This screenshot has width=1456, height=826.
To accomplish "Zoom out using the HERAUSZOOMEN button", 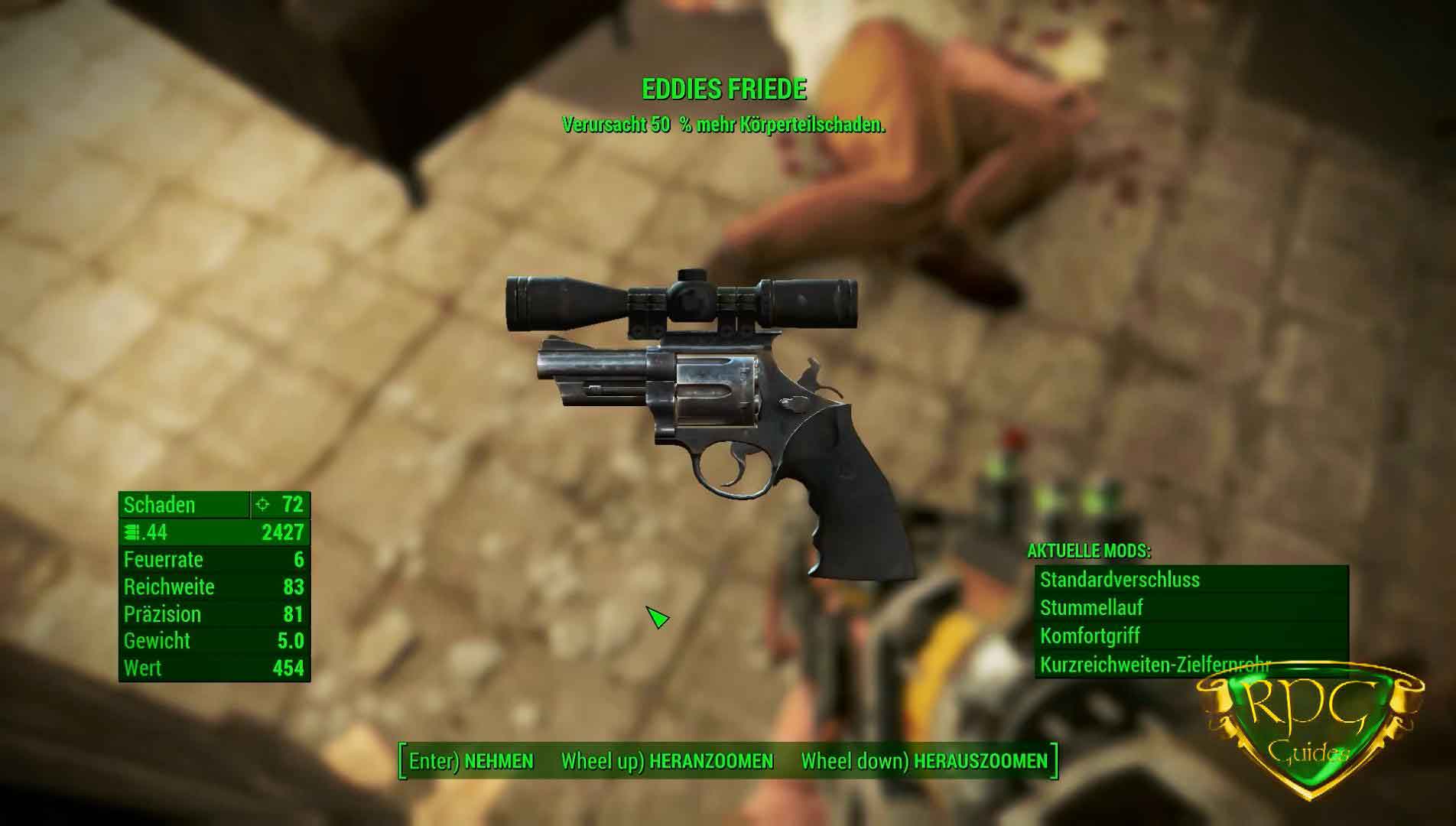I will (924, 761).
